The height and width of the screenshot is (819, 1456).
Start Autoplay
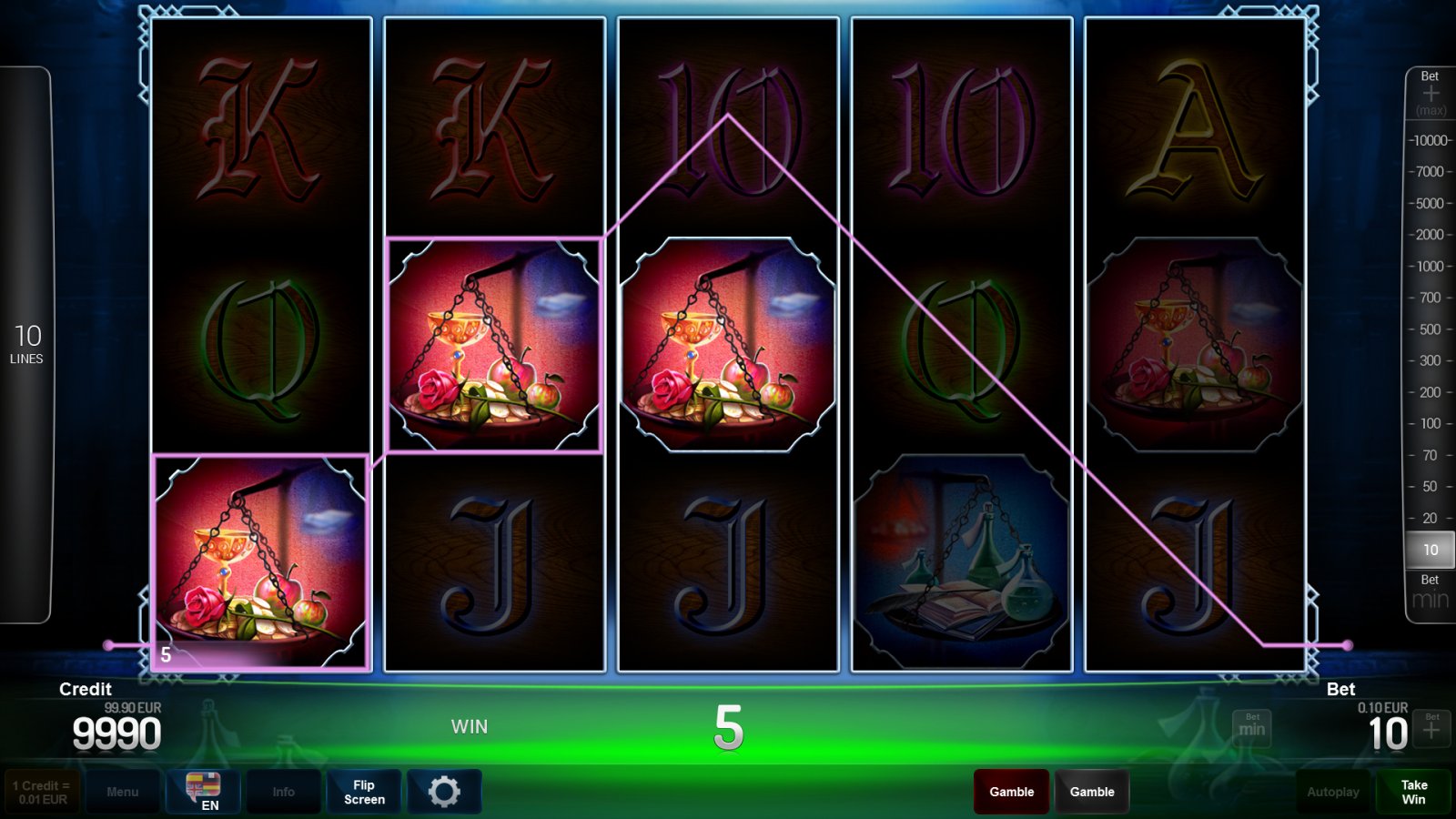point(1334,792)
